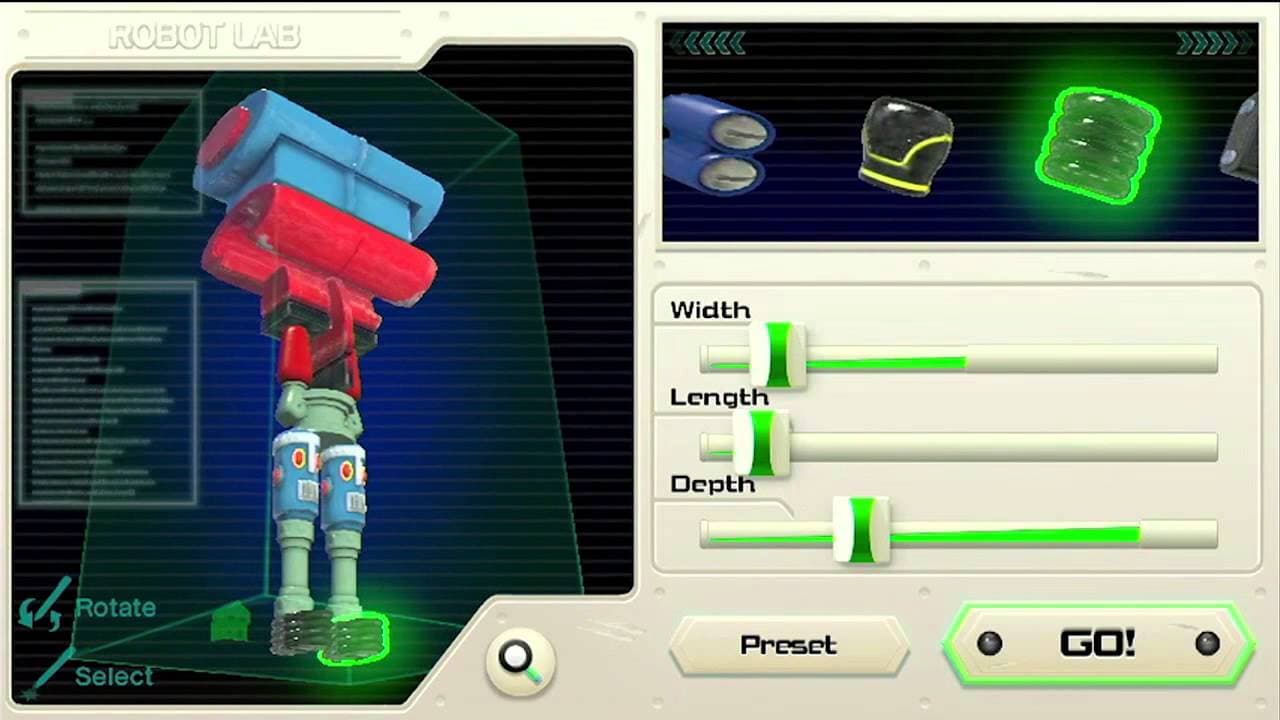Open the Preset options
This screenshot has width=1280, height=720.
coord(788,645)
